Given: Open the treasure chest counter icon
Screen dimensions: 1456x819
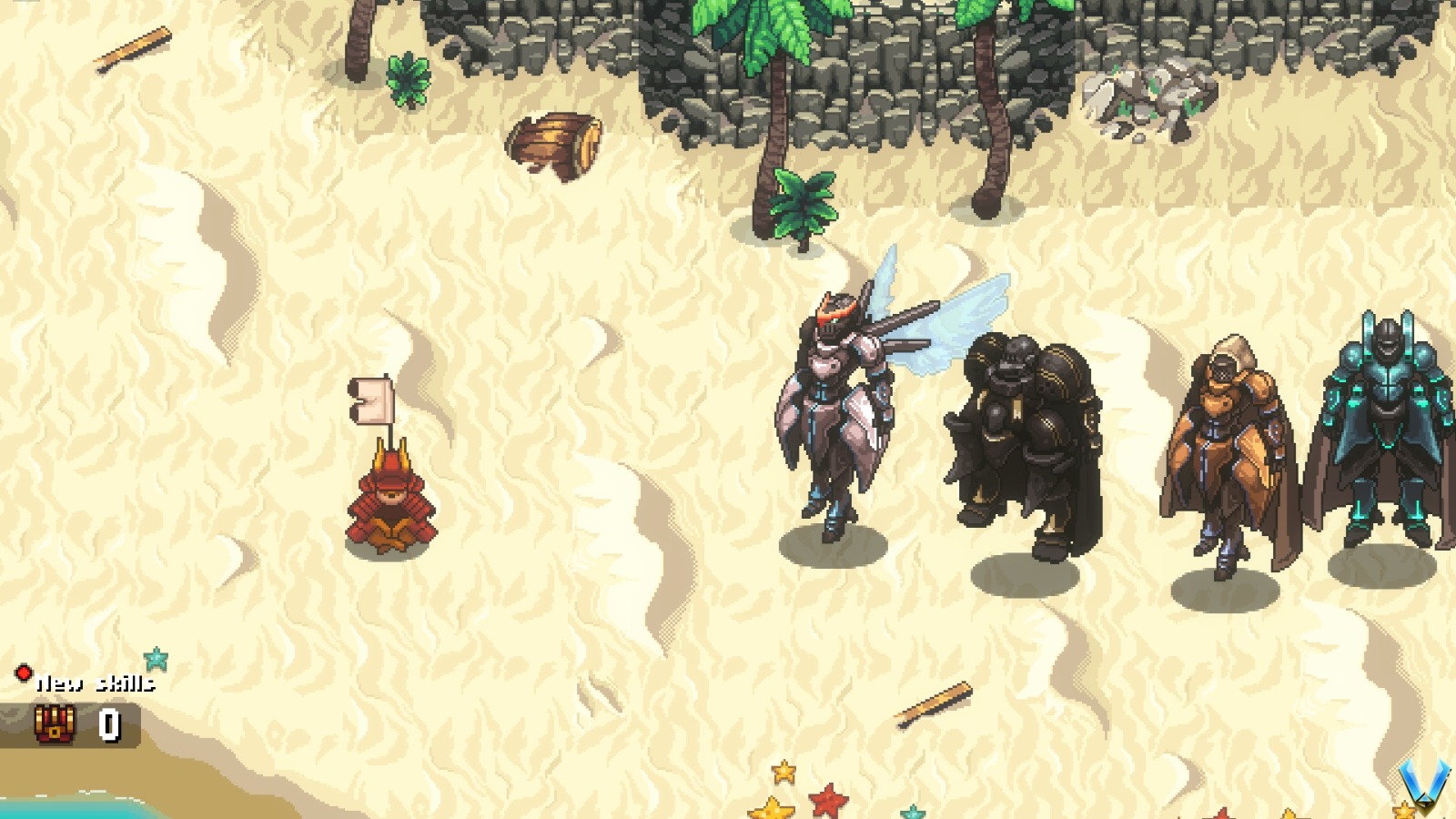Looking at the screenshot, I should pos(55,724).
